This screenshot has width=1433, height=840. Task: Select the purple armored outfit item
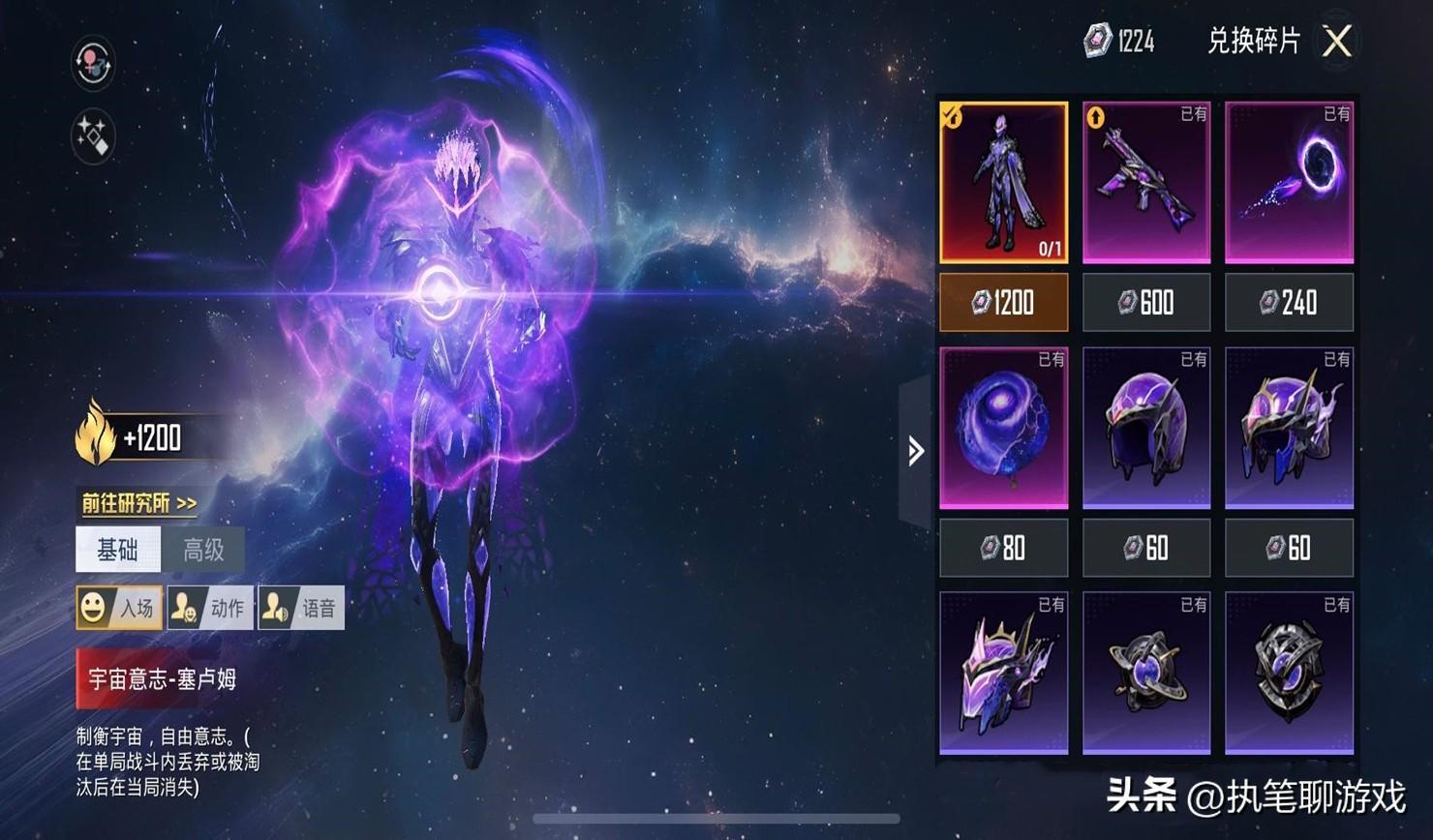(1004, 182)
